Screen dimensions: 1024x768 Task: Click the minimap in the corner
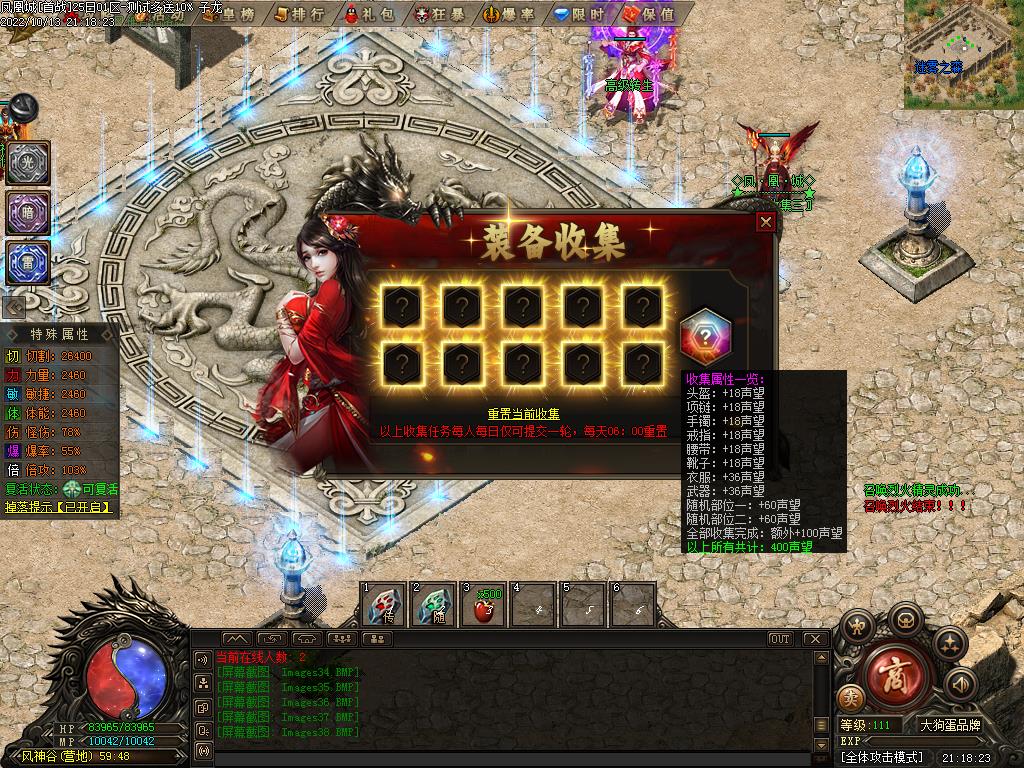click(963, 55)
